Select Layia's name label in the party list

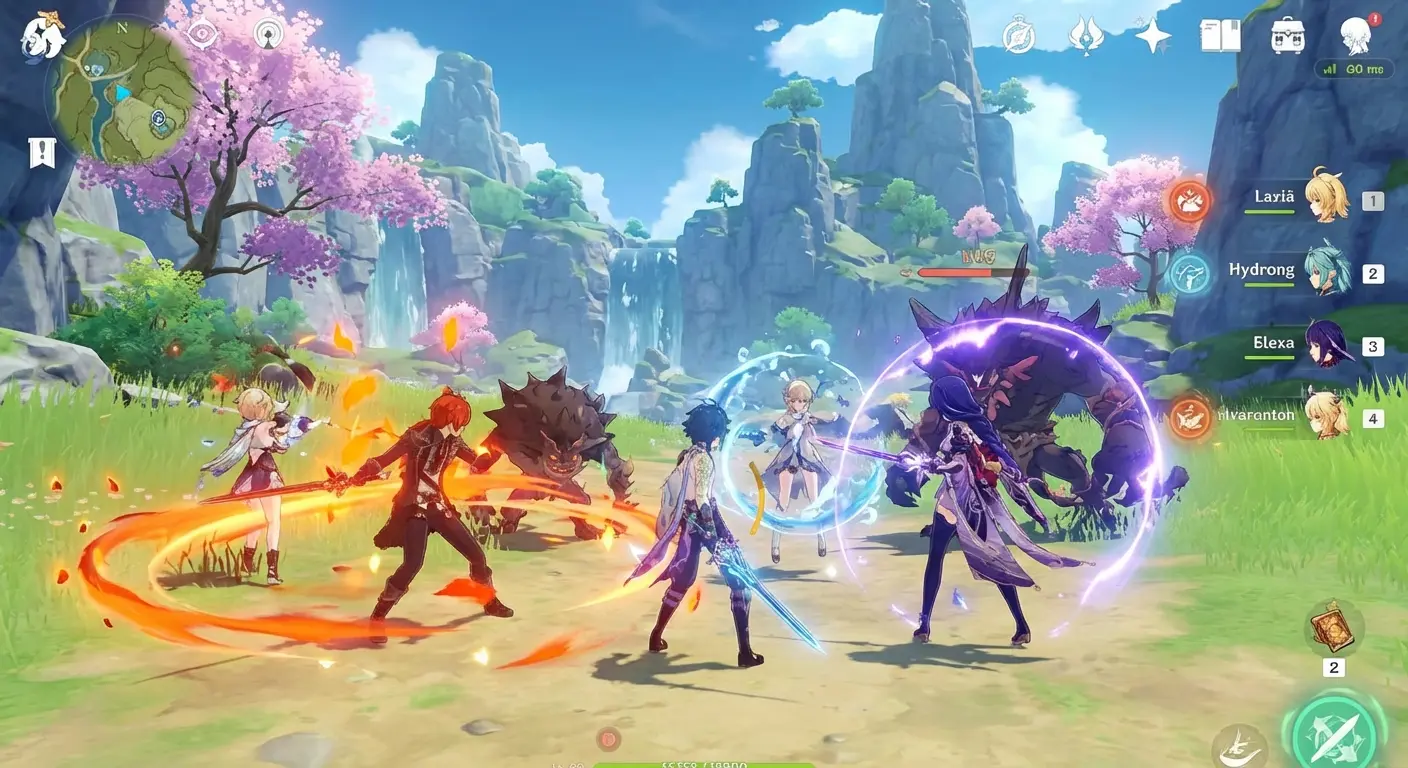tap(1272, 197)
